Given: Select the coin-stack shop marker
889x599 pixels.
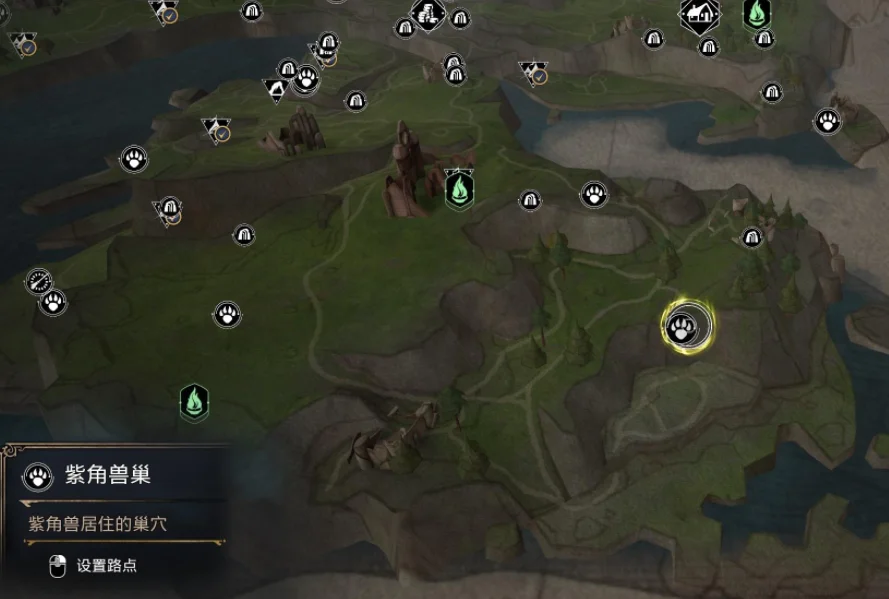Looking at the screenshot, I should click(x=428, y=13).
